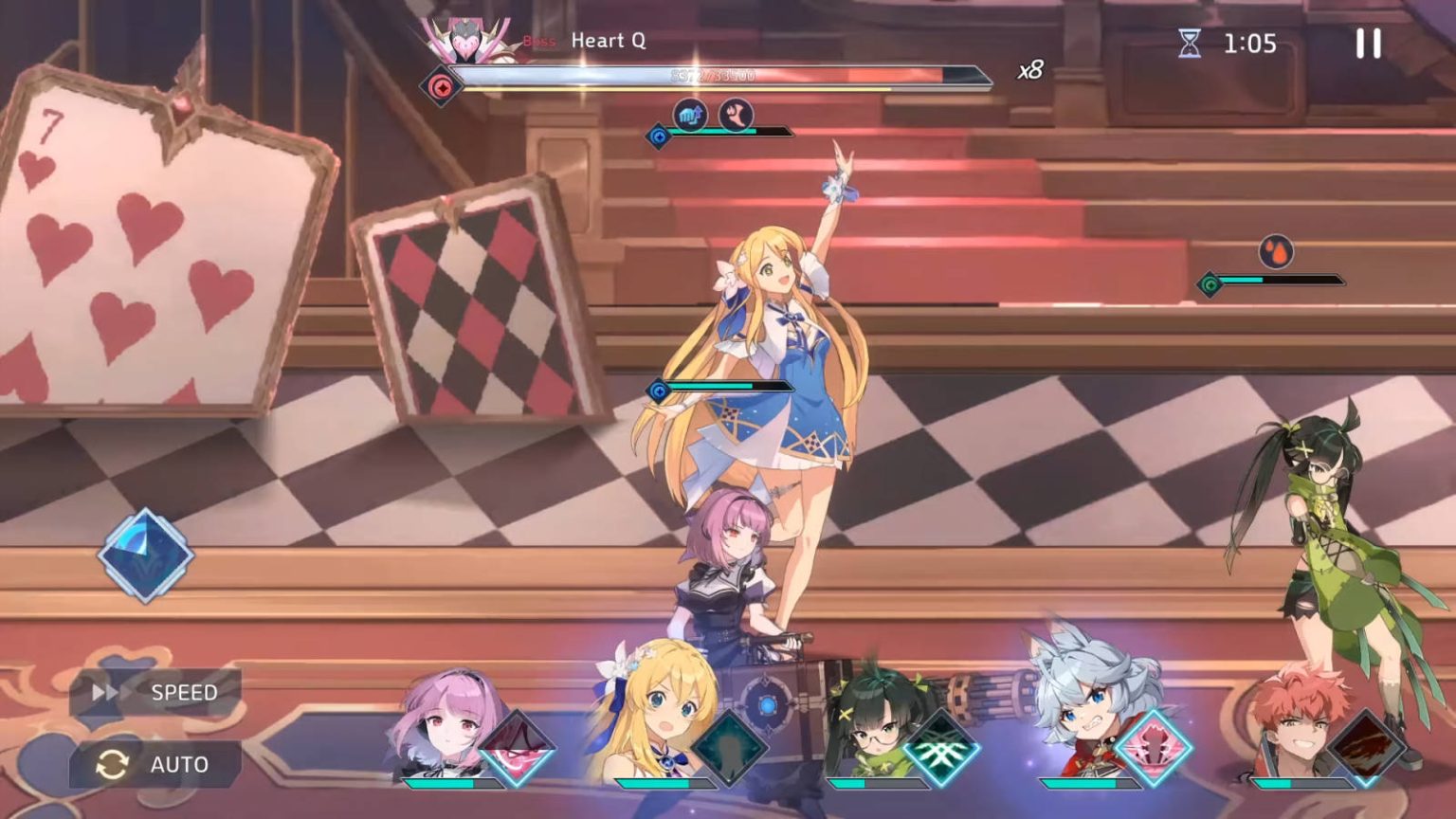Tap the x8 multiplier counter
The width and height of the screenshot is (1456, 819).
pyautogui.click(x=1029, y=72)
